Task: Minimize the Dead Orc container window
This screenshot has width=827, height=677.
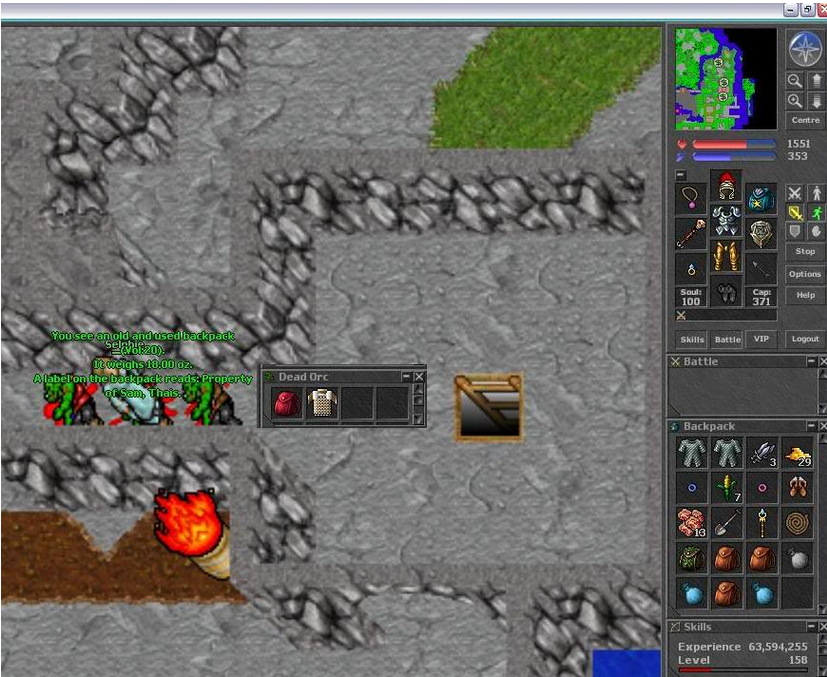Action: click(x=406, y=377)
